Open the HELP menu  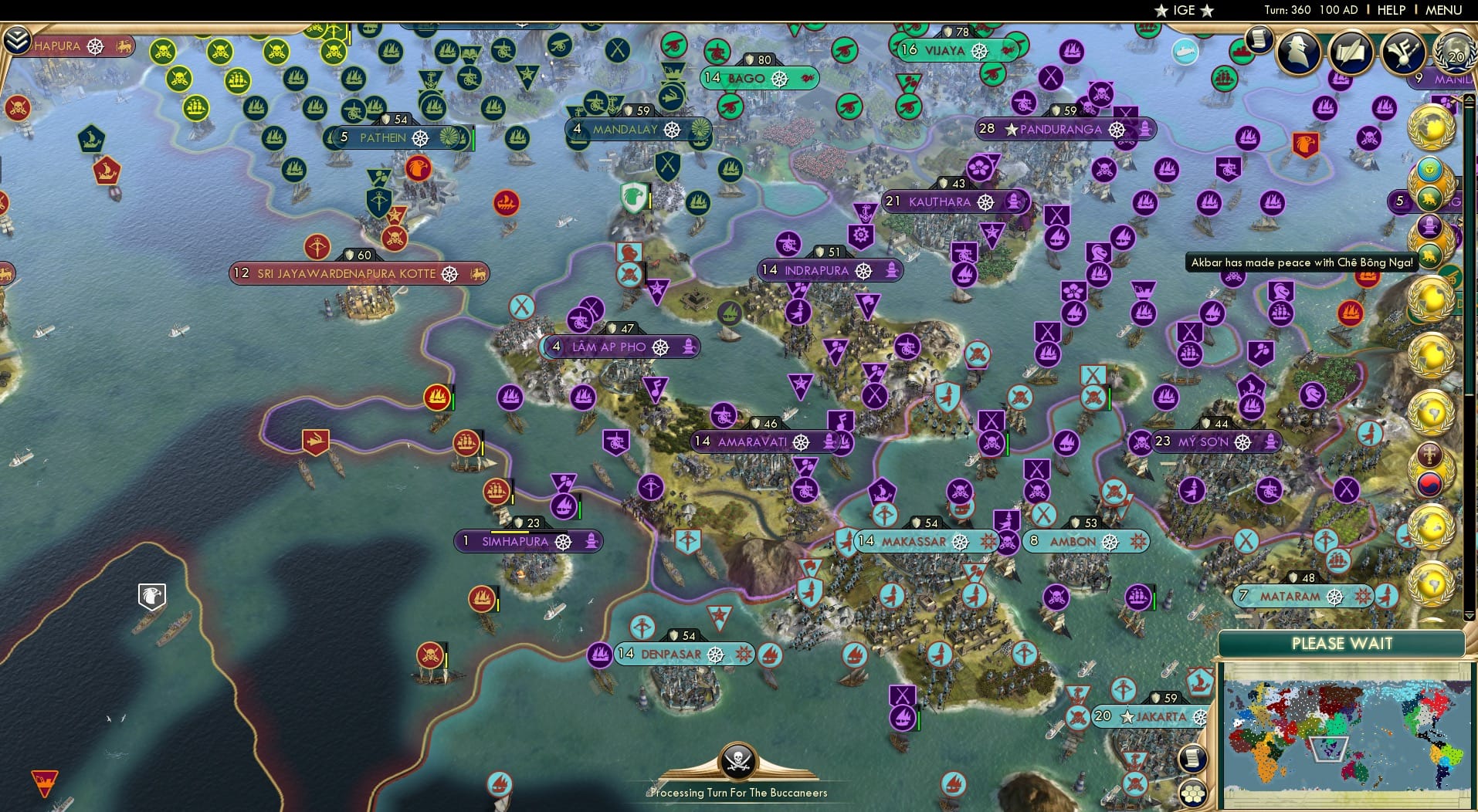1390,10
